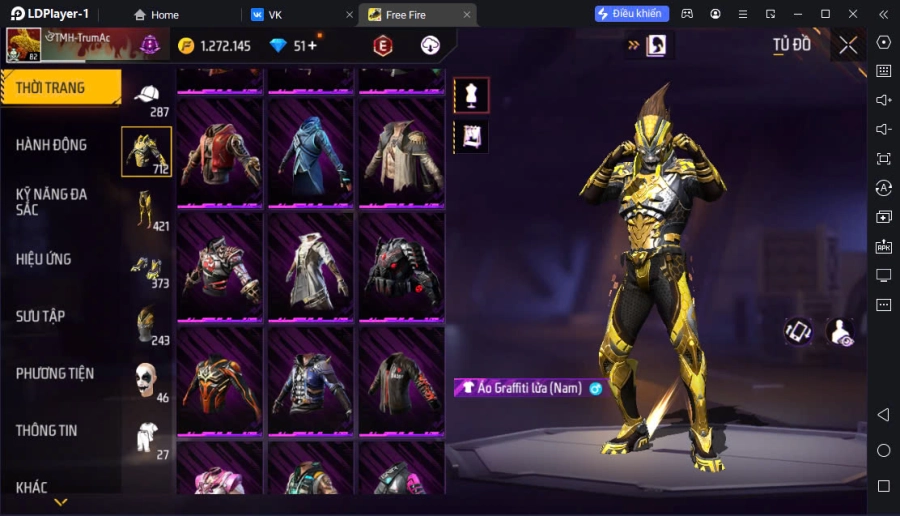Select the cap subcategory with 287 items
Viewport: 900px width, 516px height.
pos(147,97)
